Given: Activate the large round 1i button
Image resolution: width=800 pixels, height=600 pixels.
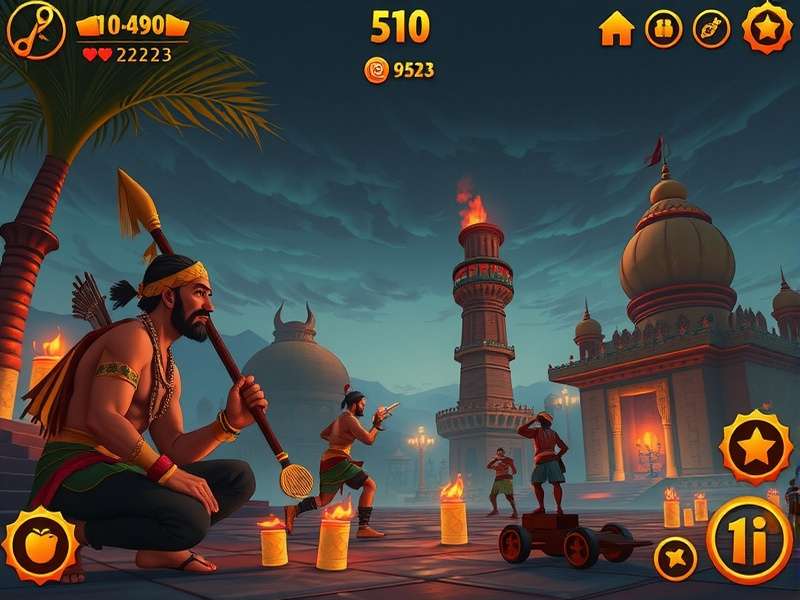Looking at the screenshot, I should pyautogui.click(x=750, y=540).
